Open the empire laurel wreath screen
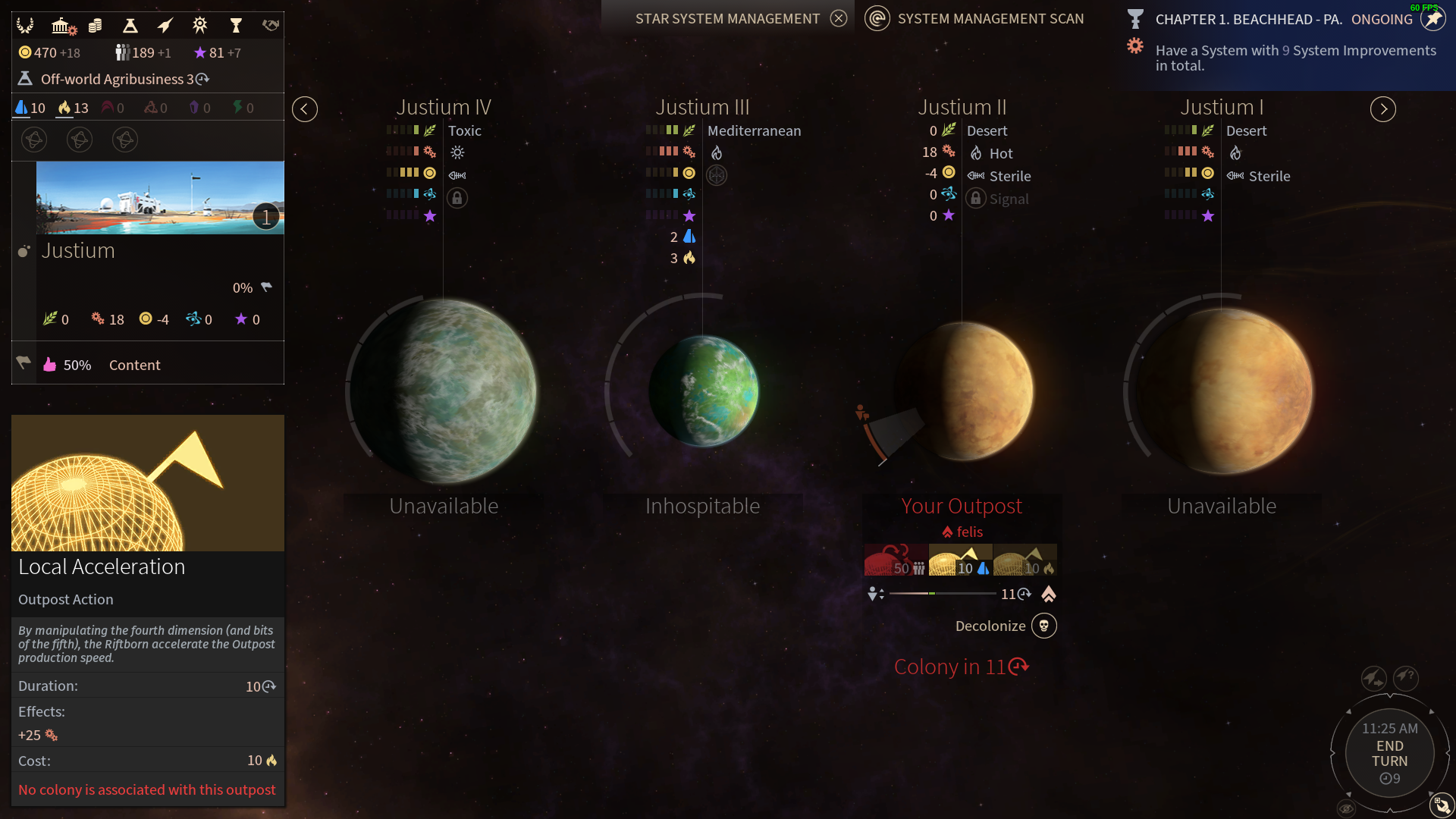This screenshot has height=819, width=1456. pos(25,26)
